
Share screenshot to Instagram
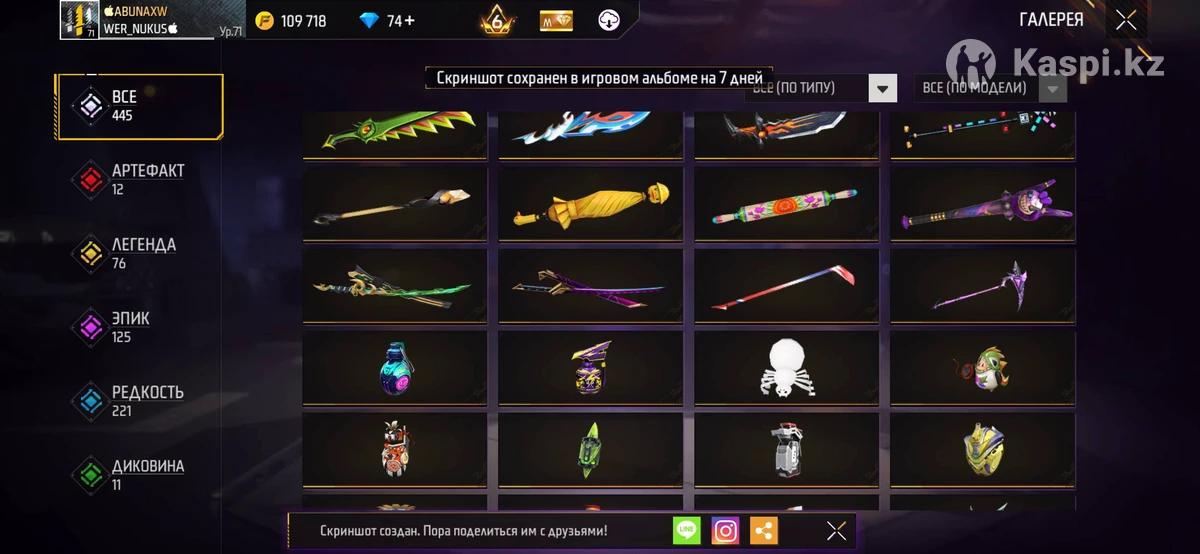[x=726, y=531]
